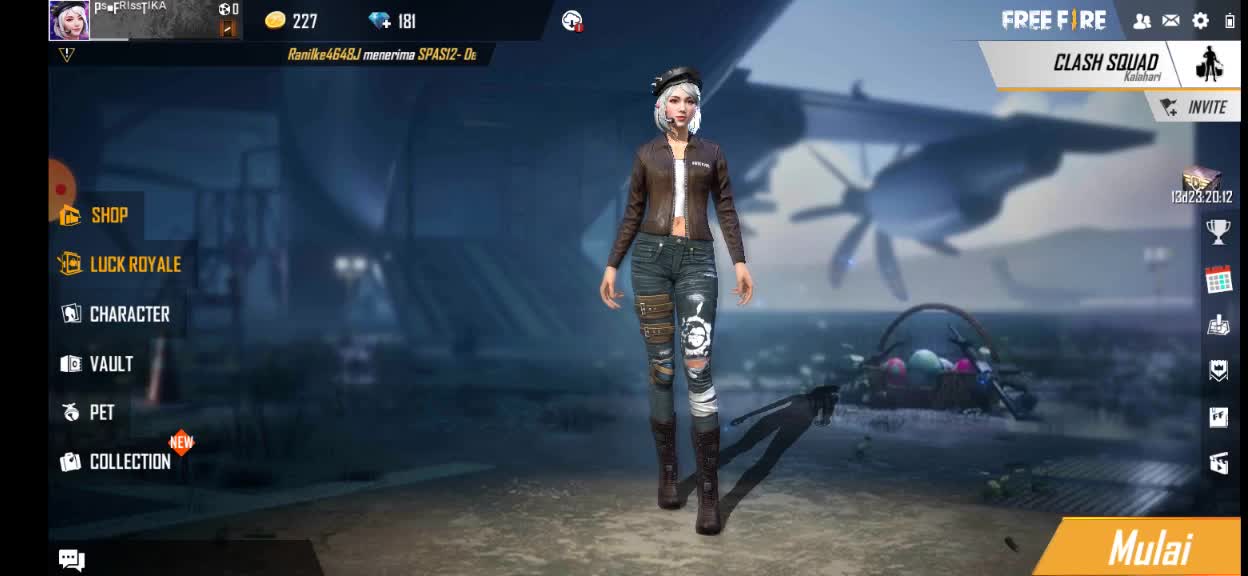Show the calendar events
The width and height of the screenshot is (1248, 576).
click(1218, 279)
